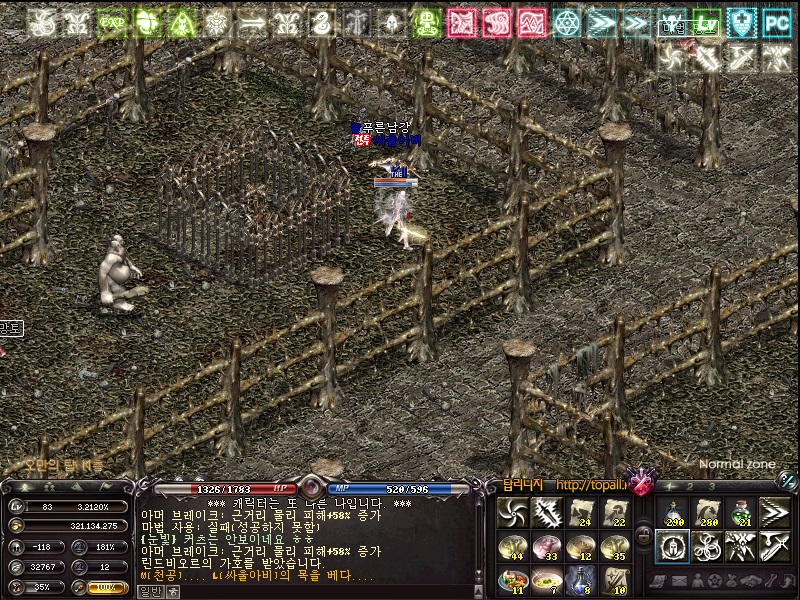Viewport: 800px width, 600px height.
Task: Use the blue potion stack of 290
Action: (x=671, y=512)
